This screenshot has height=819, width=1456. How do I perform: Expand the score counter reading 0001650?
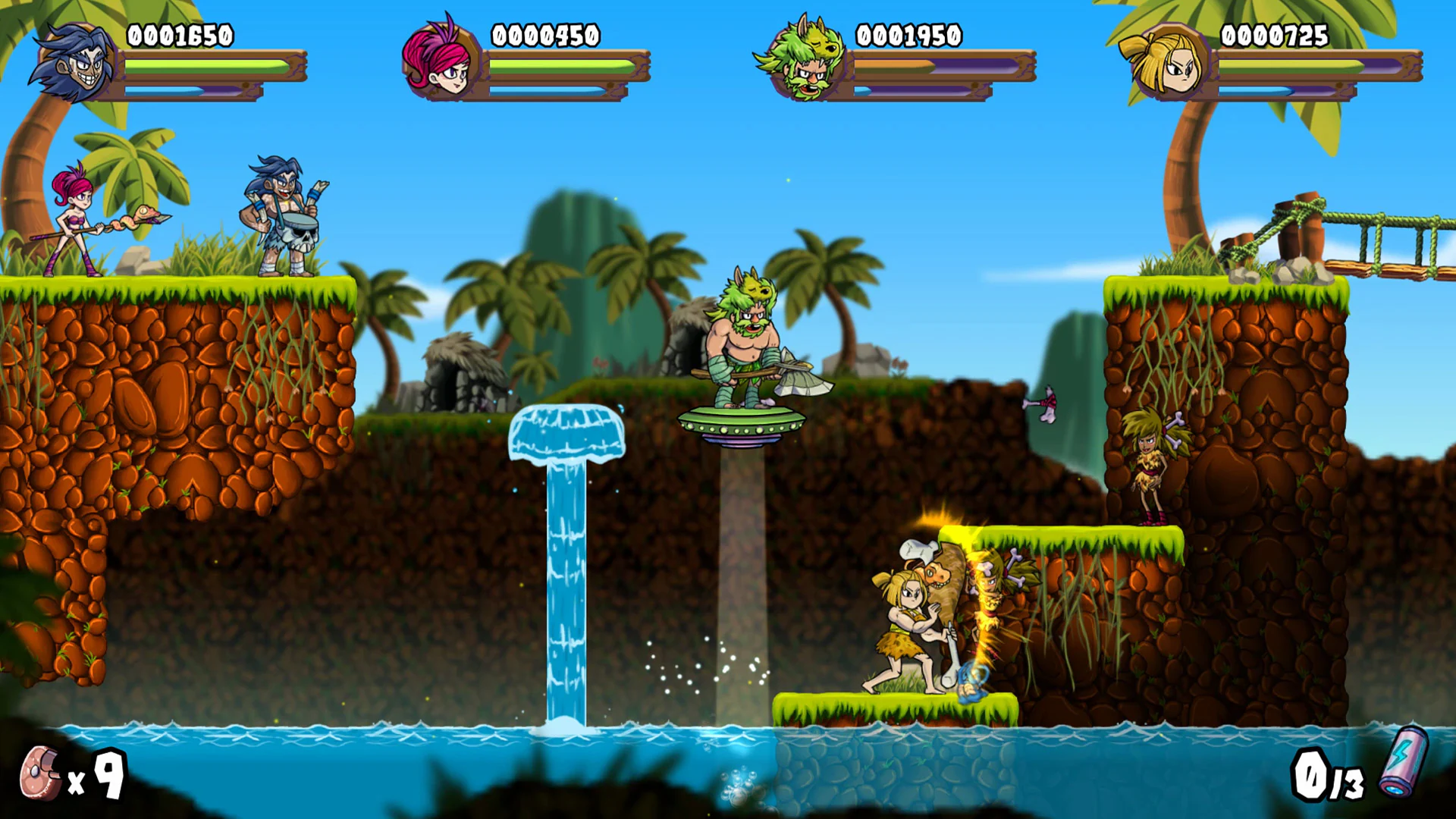pyautogui.click(x=180, y=34)
